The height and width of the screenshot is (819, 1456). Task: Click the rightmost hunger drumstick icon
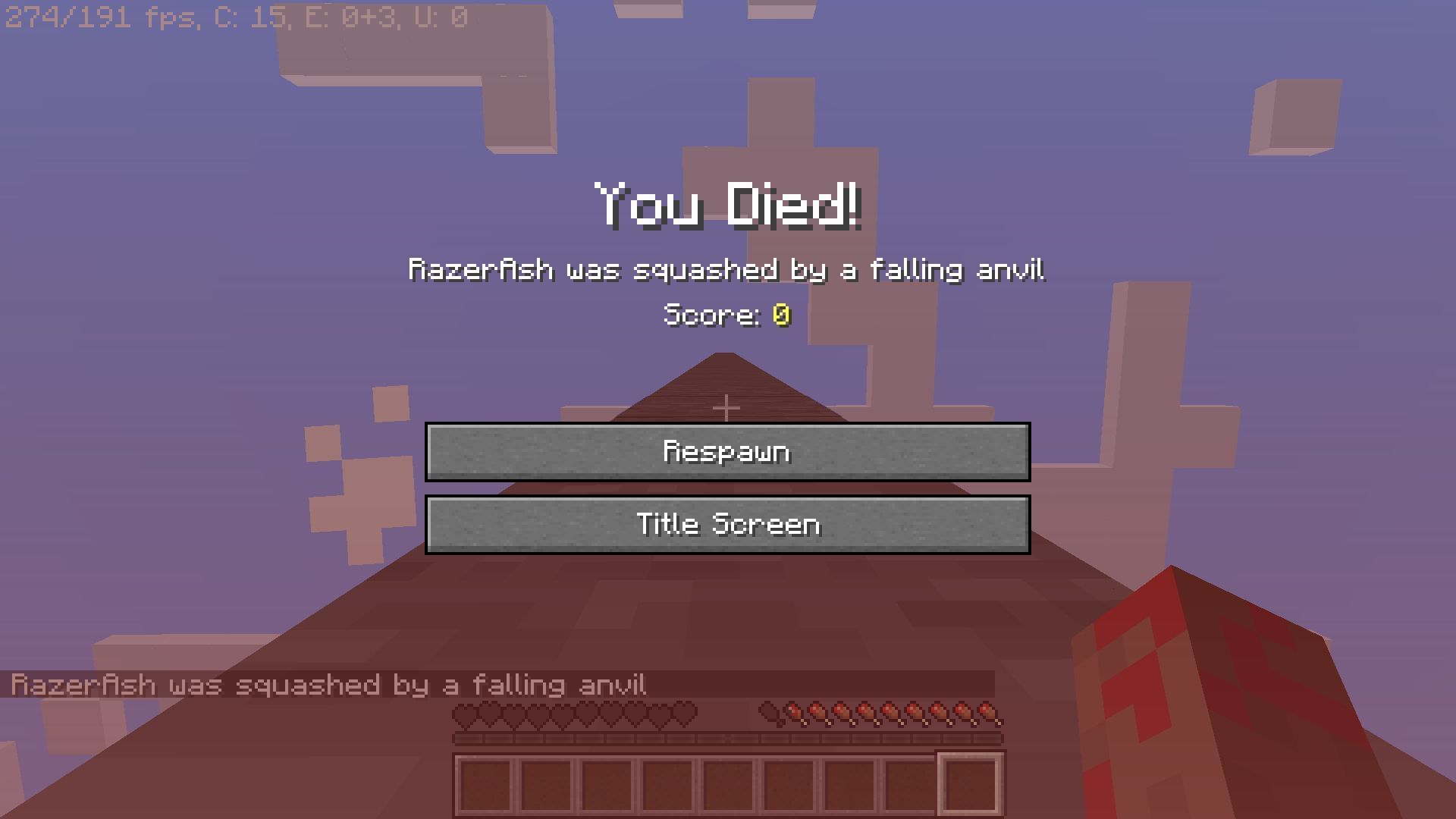[986, 713]
